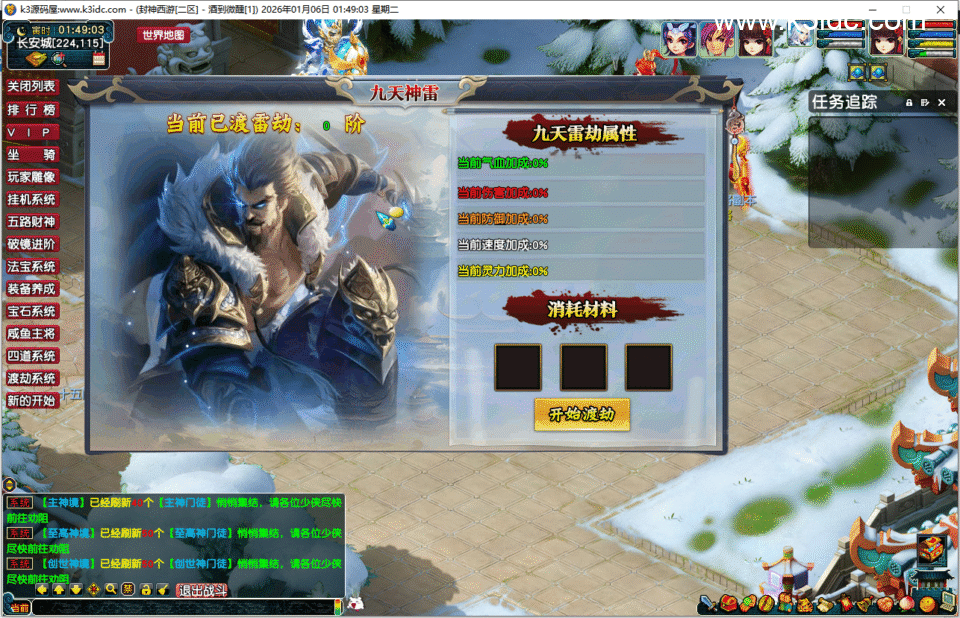Click the chat magnifier search icon
The height and width of the screenshot is (618, 960).
coord(111,589)
